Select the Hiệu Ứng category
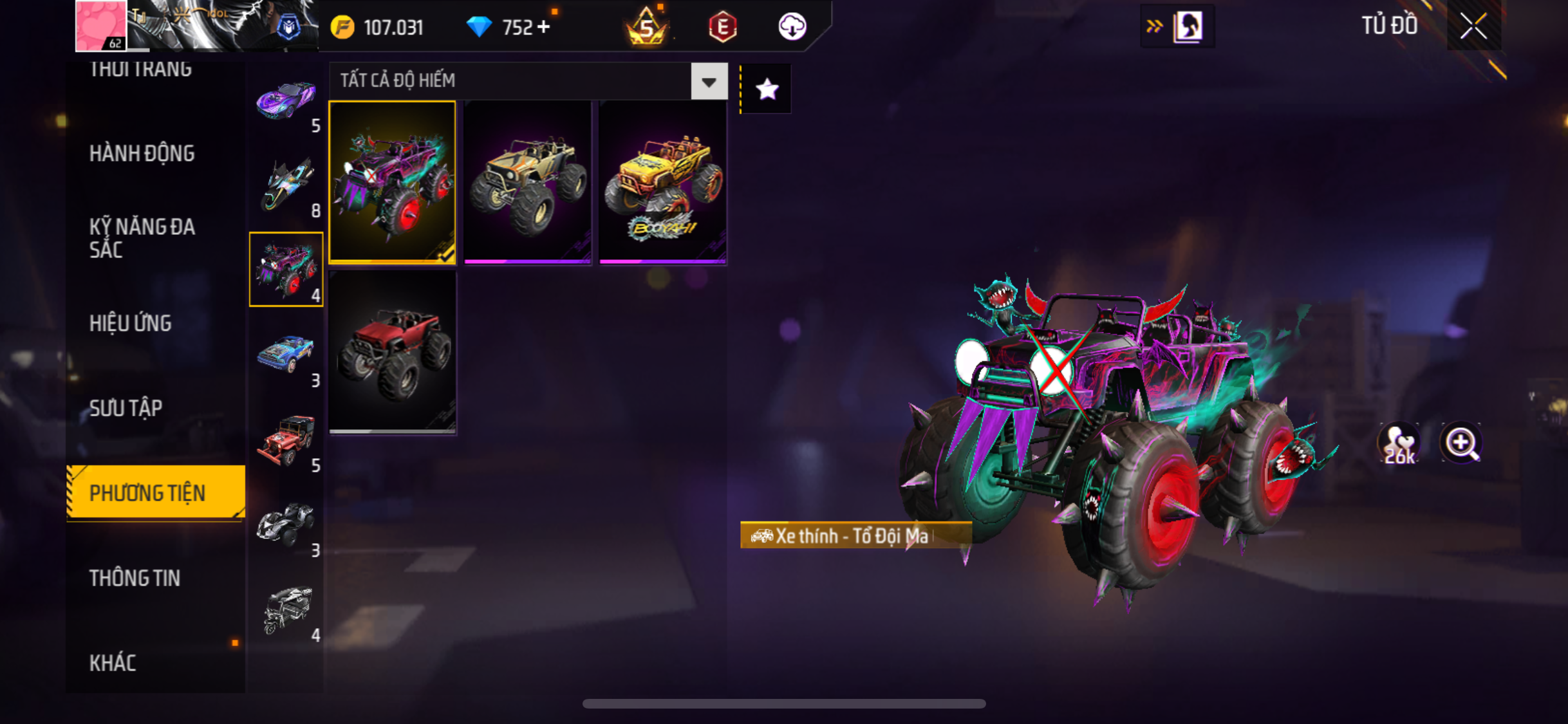This screenshot has width=1568, height=724. (130, 323)
